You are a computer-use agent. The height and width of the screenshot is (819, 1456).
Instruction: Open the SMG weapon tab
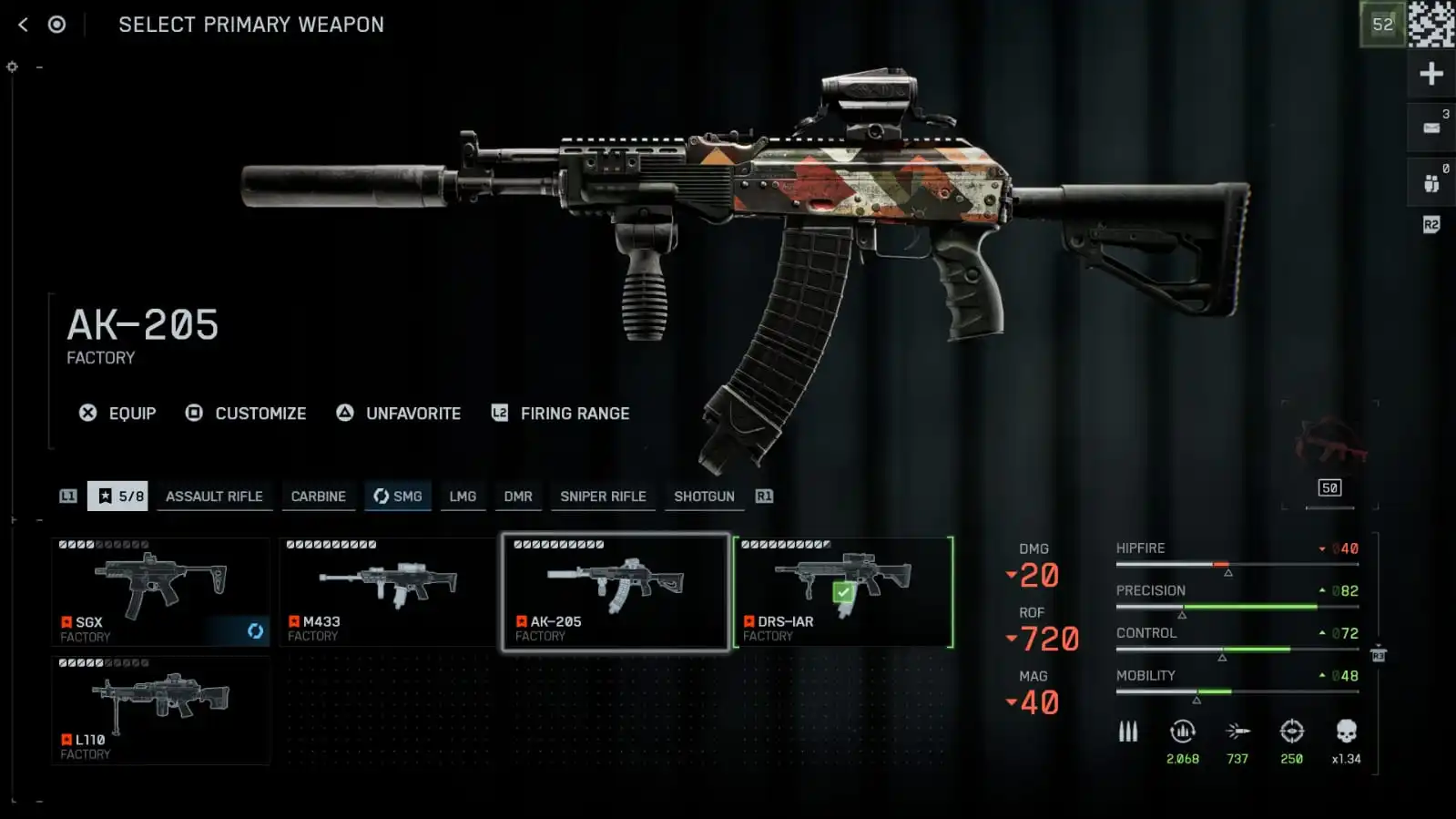pyautogui.click(x=398, y=497)
